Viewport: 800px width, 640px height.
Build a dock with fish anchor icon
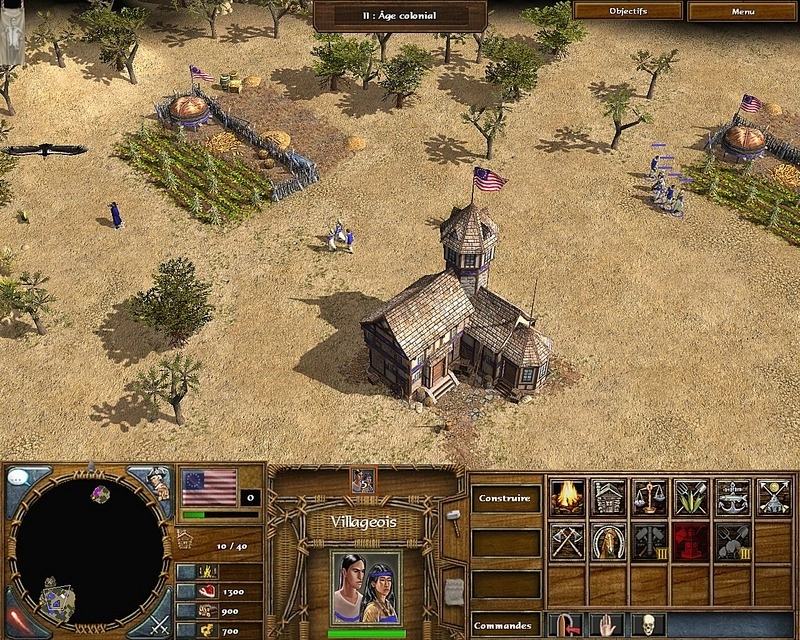click(732, 497)
